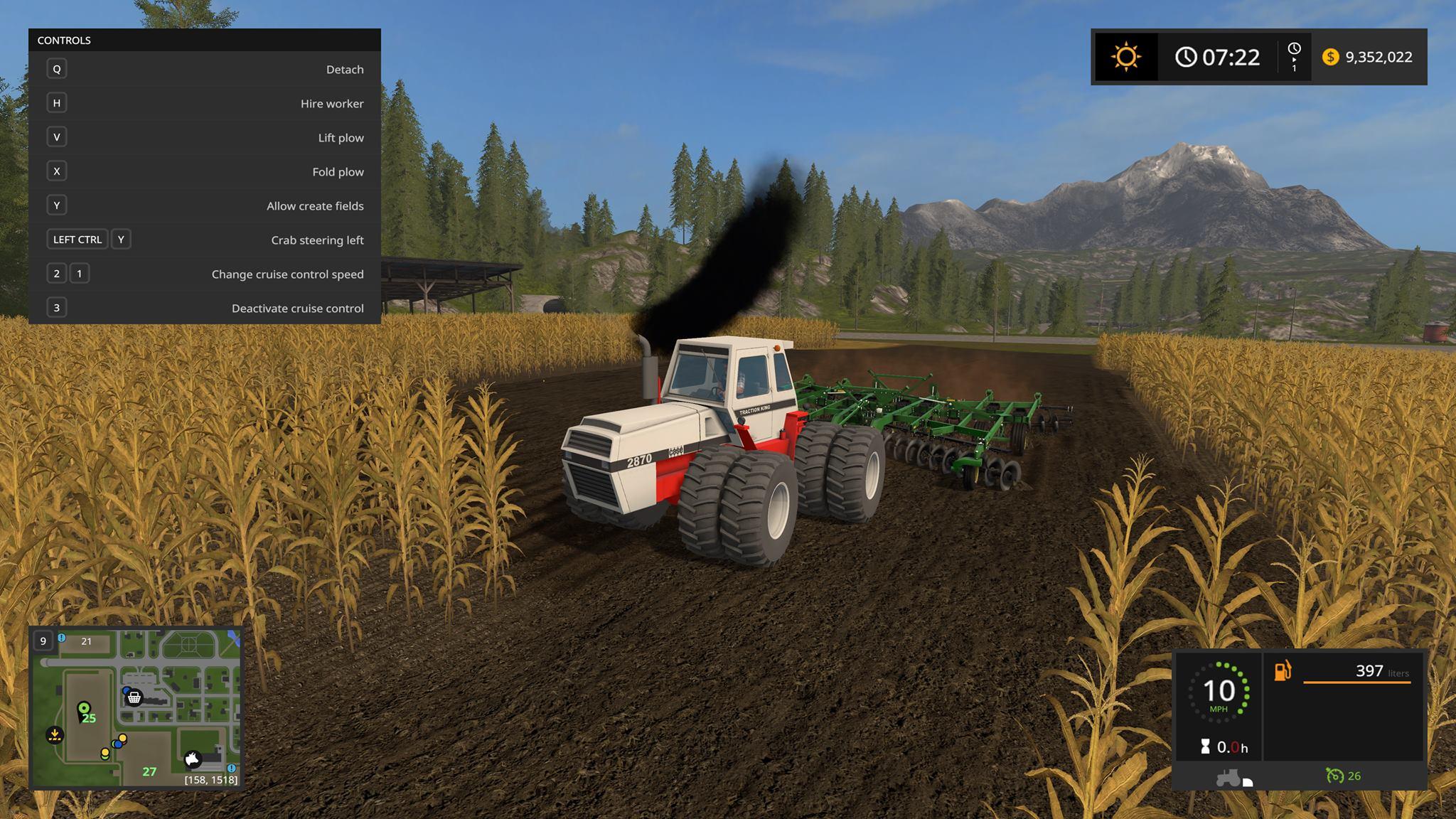
Task: Click the hourglass operating hours icon
Action: pos(1206,747)
